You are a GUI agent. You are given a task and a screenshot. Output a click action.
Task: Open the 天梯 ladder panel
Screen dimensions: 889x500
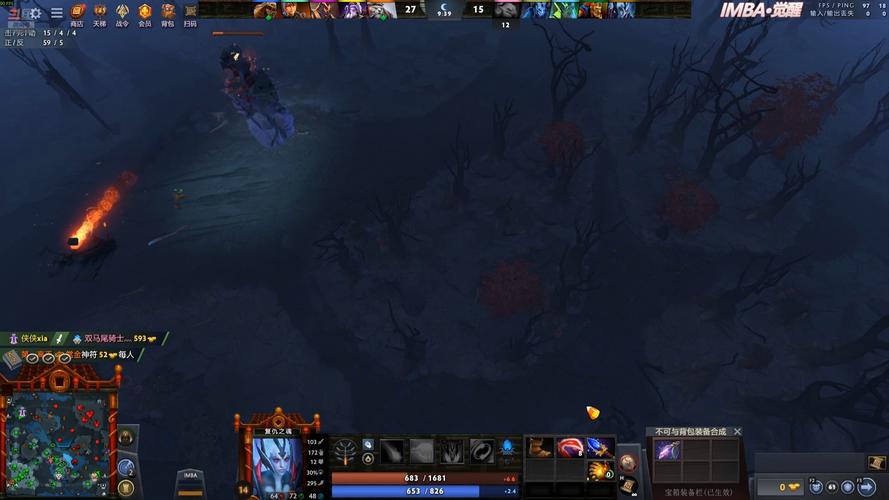coord(99,14)
